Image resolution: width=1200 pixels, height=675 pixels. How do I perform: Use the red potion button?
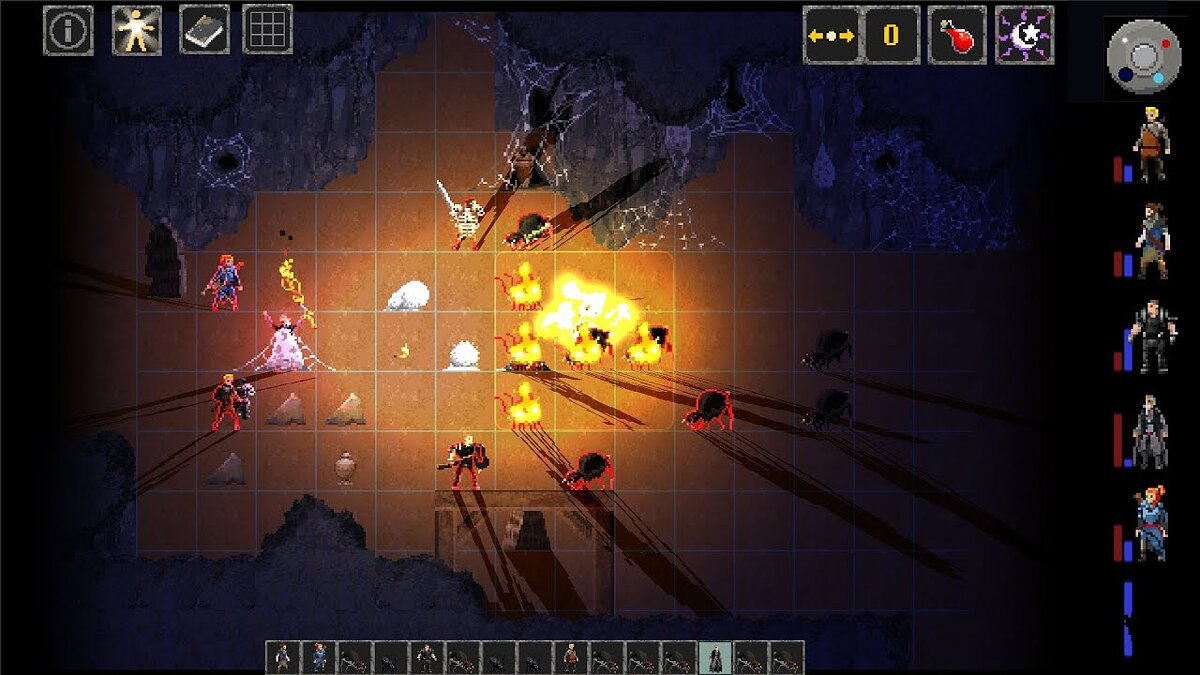pos(957,35)
